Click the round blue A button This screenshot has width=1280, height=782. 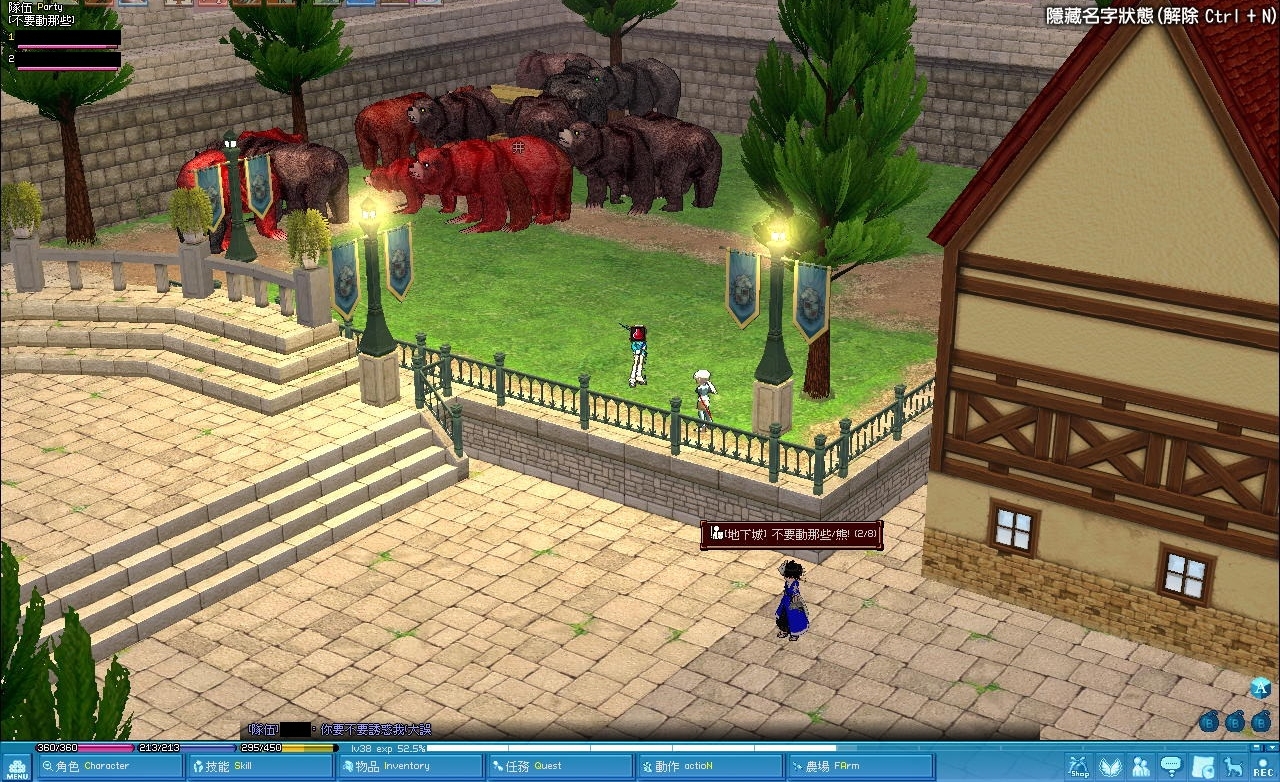coord(1260,688)
